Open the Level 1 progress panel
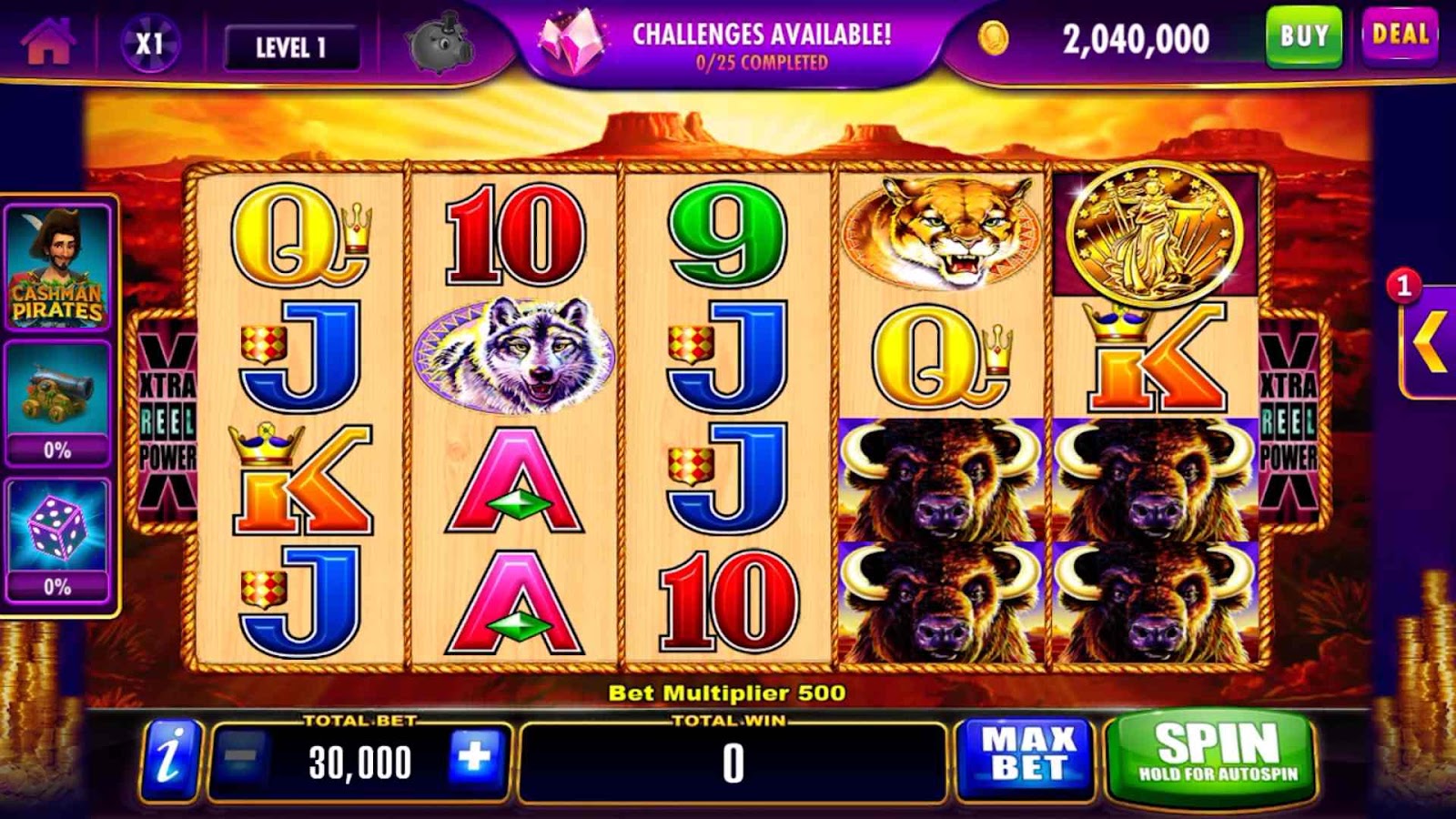The height and width of the screenshot is (819, 1456). (291, 47)
